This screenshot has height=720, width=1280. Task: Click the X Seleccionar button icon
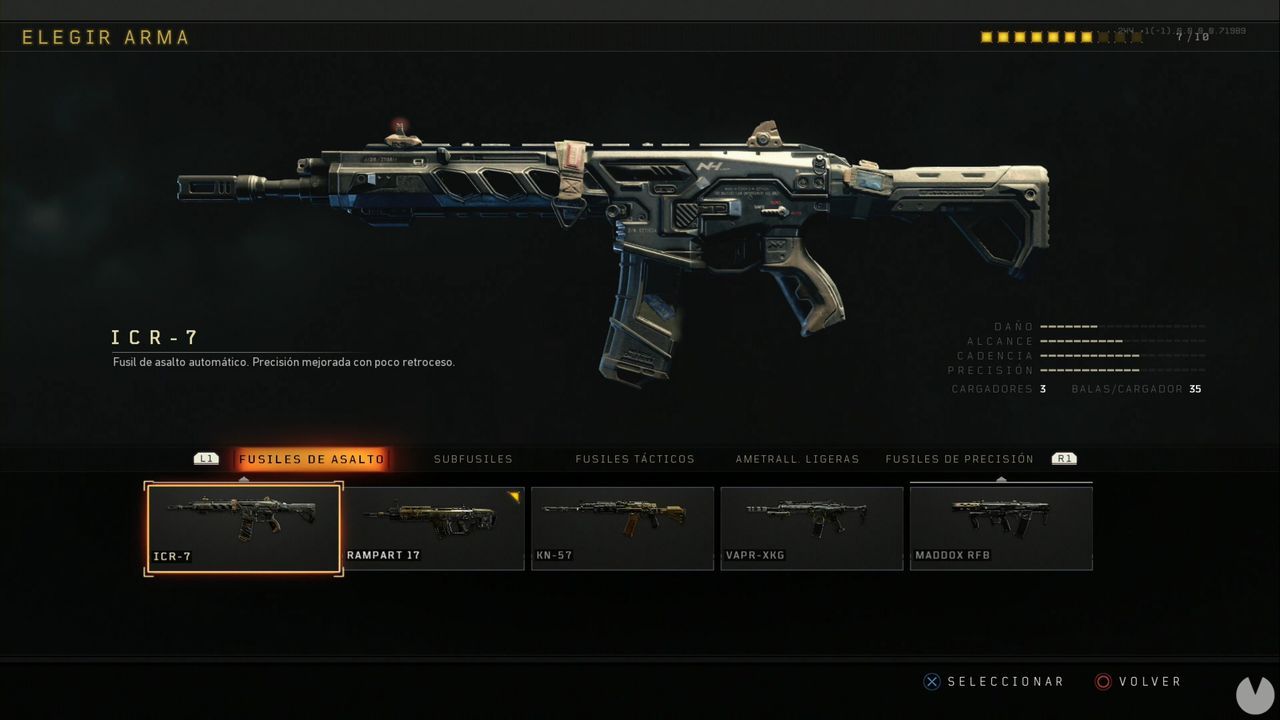[x=932, y=681]
